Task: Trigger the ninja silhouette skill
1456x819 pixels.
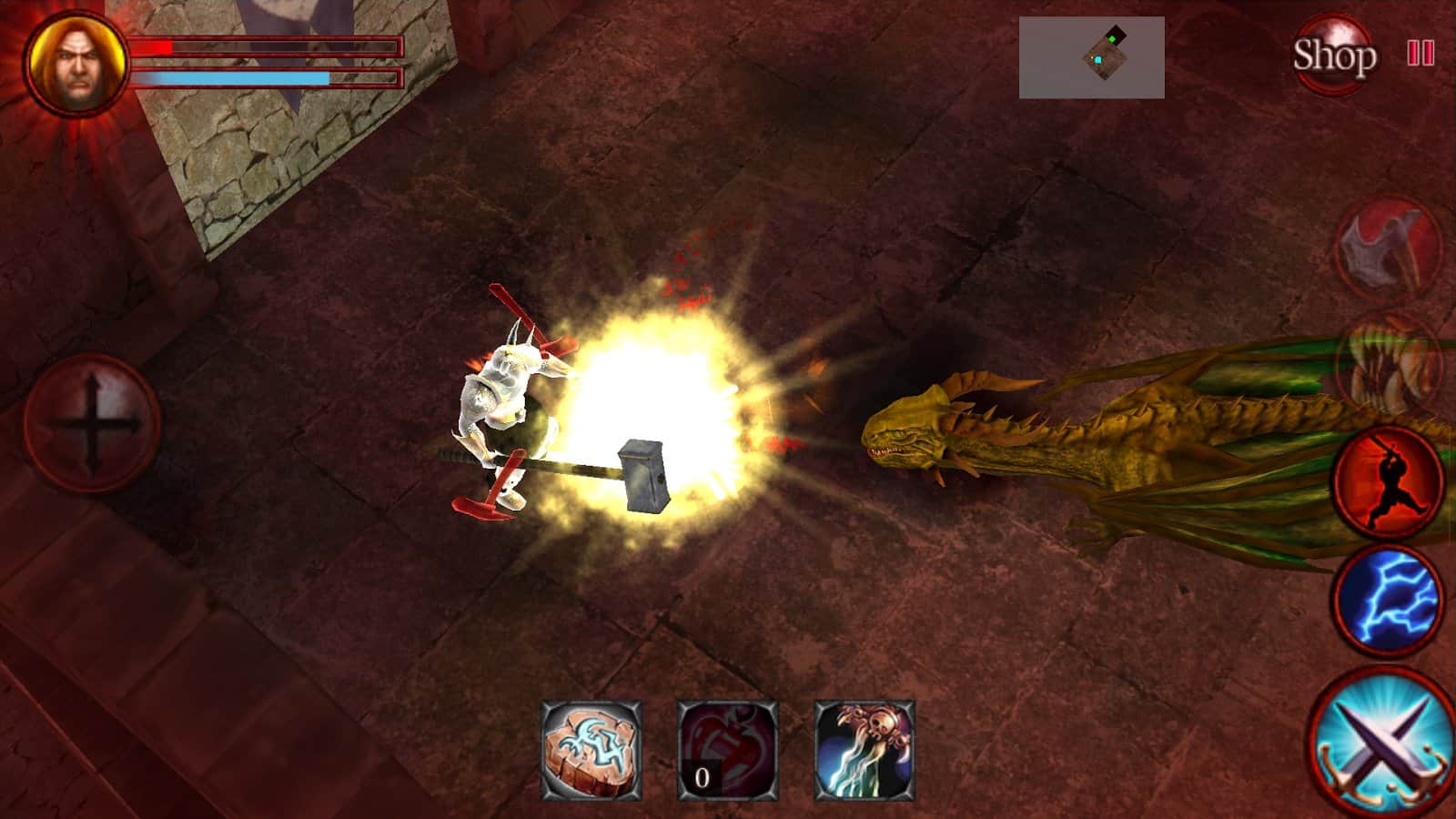Action: click(x=1389, y=480)
